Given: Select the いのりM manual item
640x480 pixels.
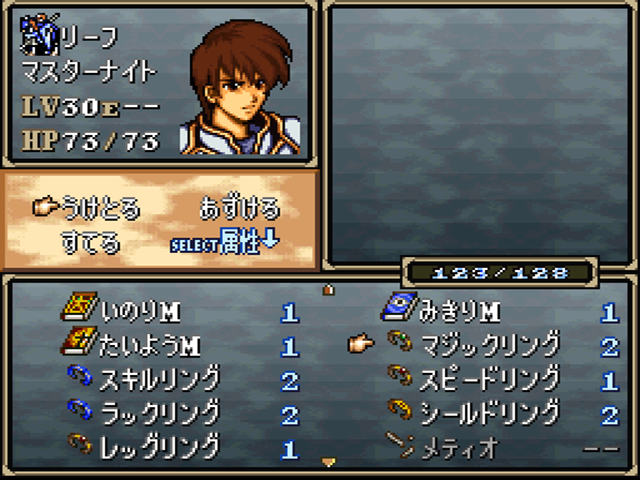Looking at the screenshot, I should coord(140,313).
